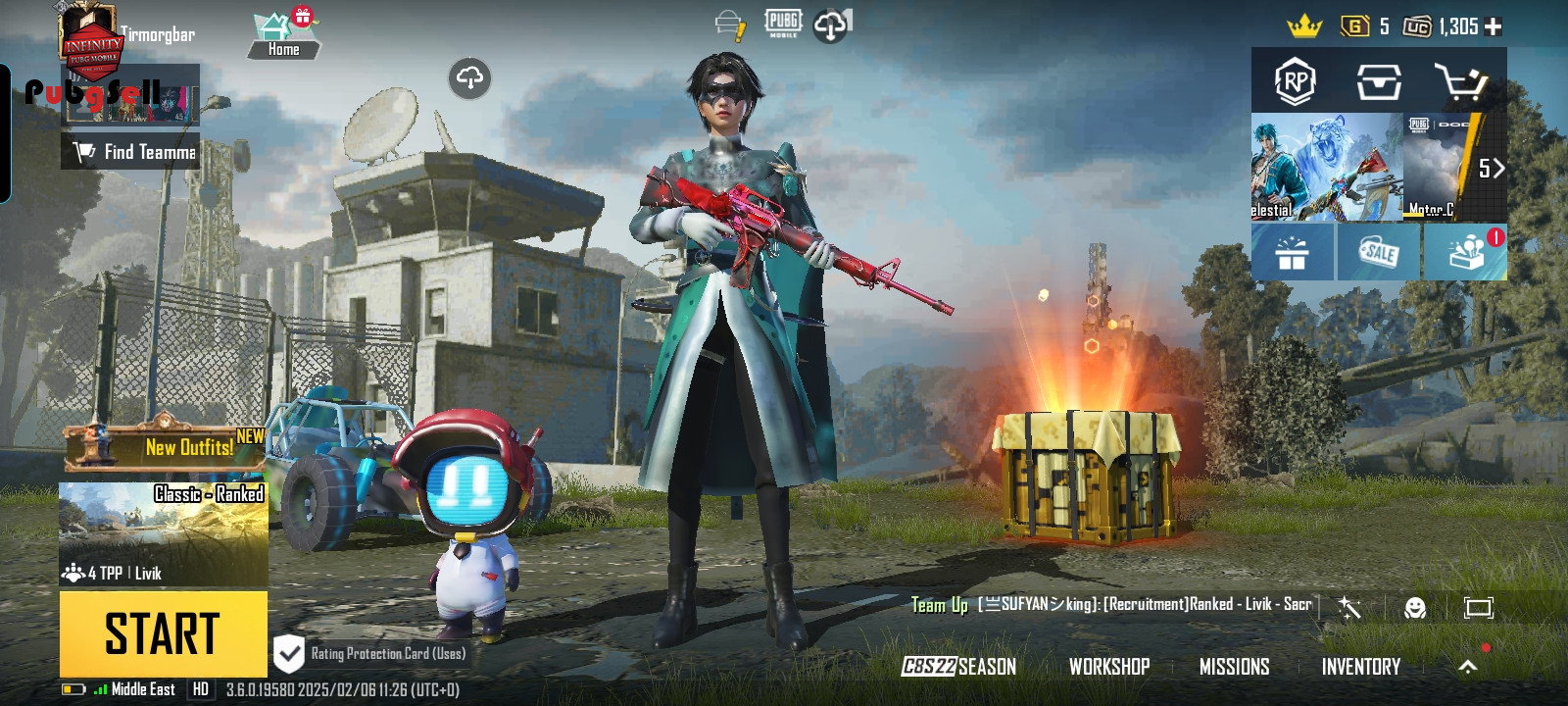The image size is (1568, 706).
Task: Open the crate supply box icon
Action: point(1378,82)
